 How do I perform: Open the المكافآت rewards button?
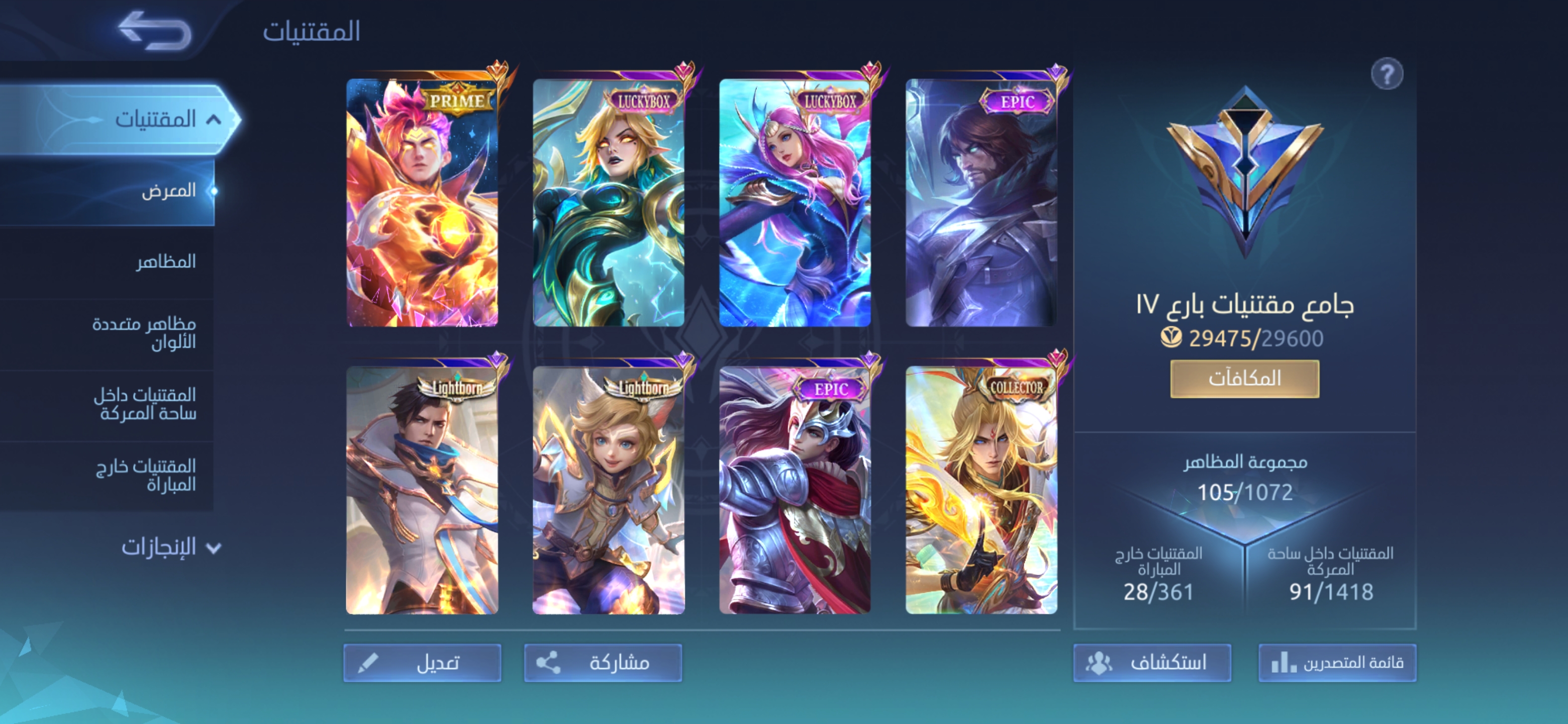[1244, 379]
